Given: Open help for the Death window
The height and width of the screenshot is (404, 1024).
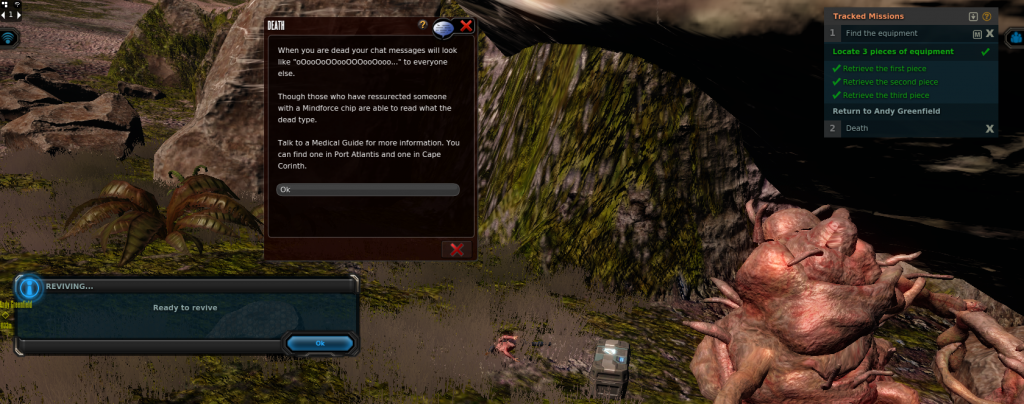Looking at the screenshot, I should point(423,23).
